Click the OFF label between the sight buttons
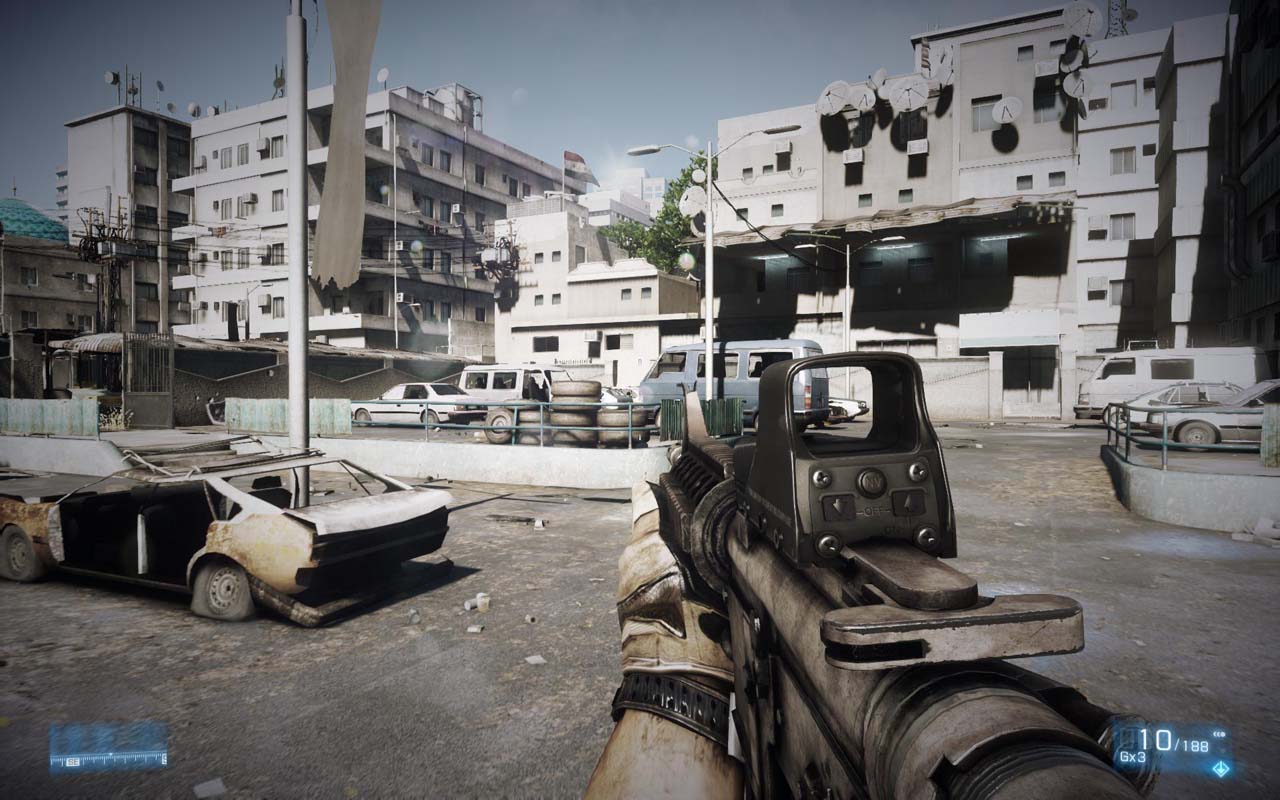Image resolution: width=1280 pixels, height=800 pixels. [872, 510]
